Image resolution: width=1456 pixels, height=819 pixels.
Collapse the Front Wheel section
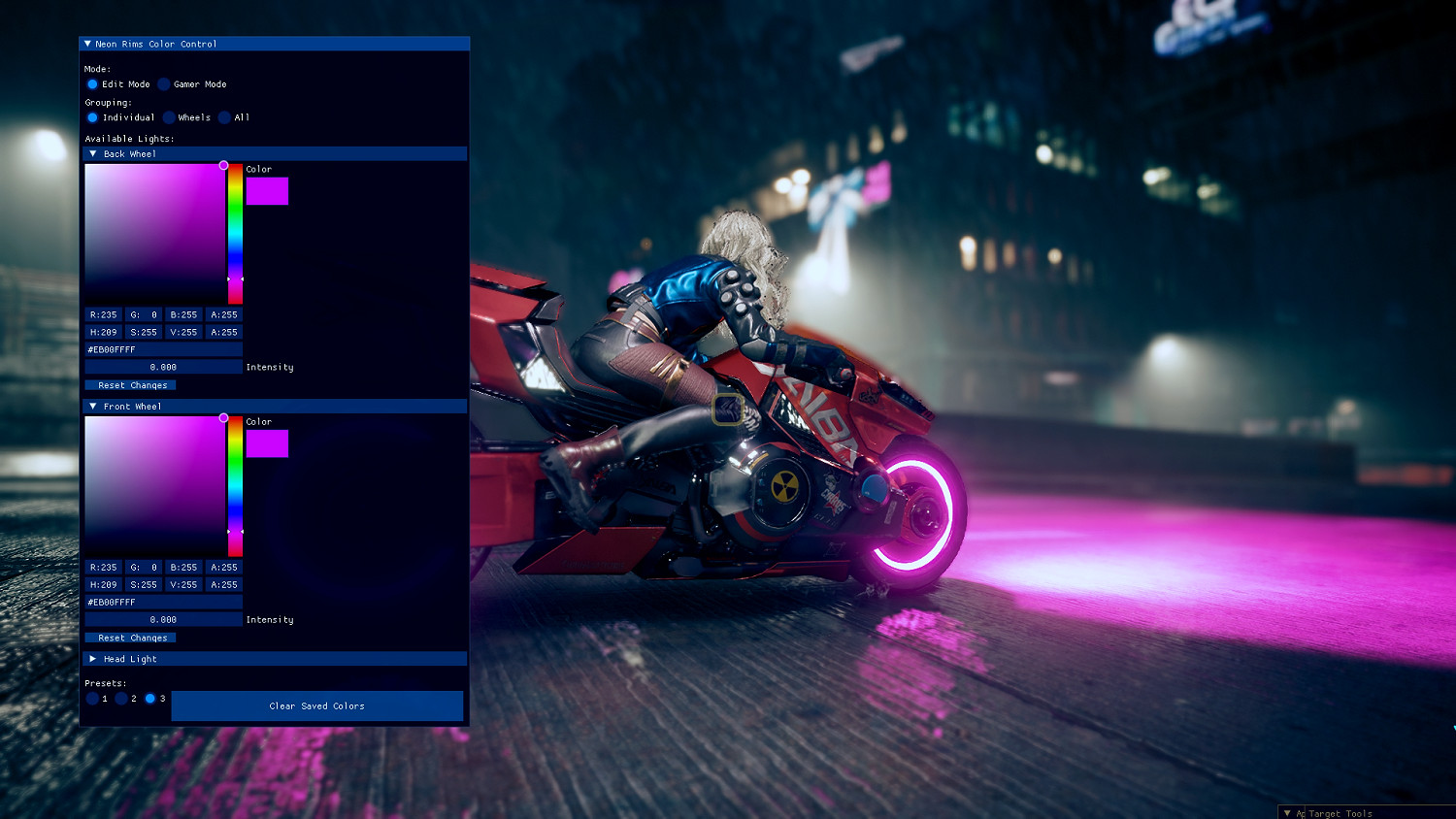coord(92,406)
